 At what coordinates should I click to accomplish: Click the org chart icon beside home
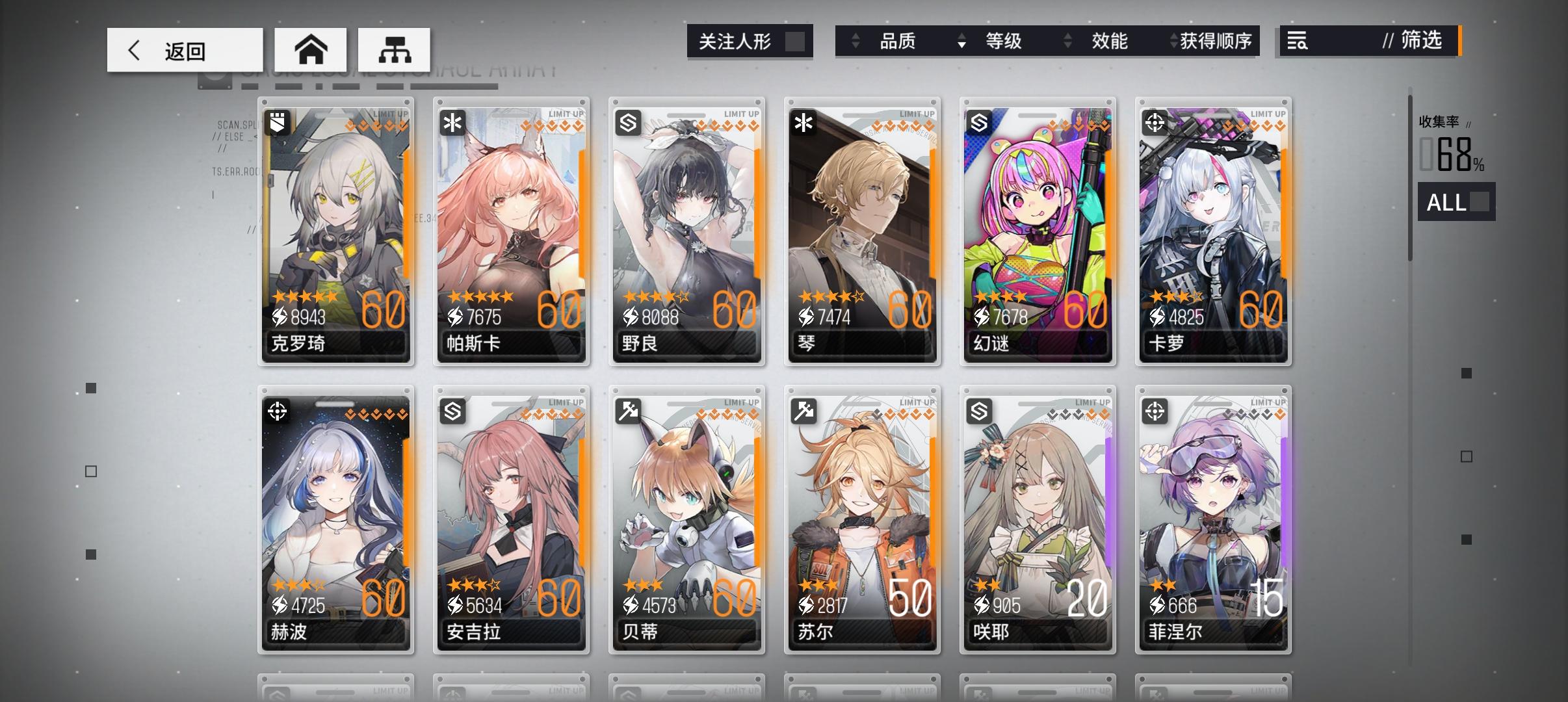click(x=395, y=49)
